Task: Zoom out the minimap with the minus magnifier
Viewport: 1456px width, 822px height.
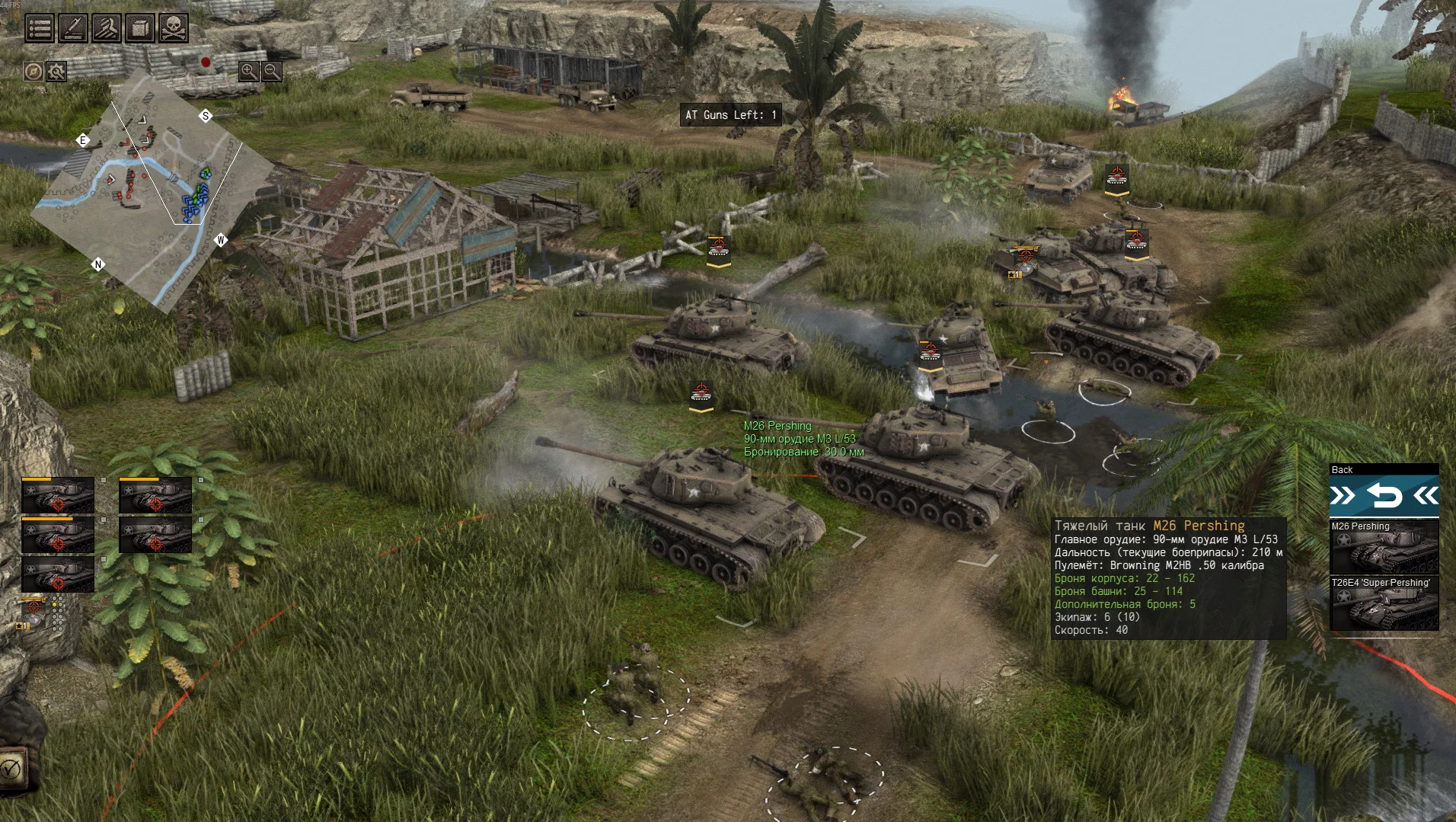Action: [272, 72]
